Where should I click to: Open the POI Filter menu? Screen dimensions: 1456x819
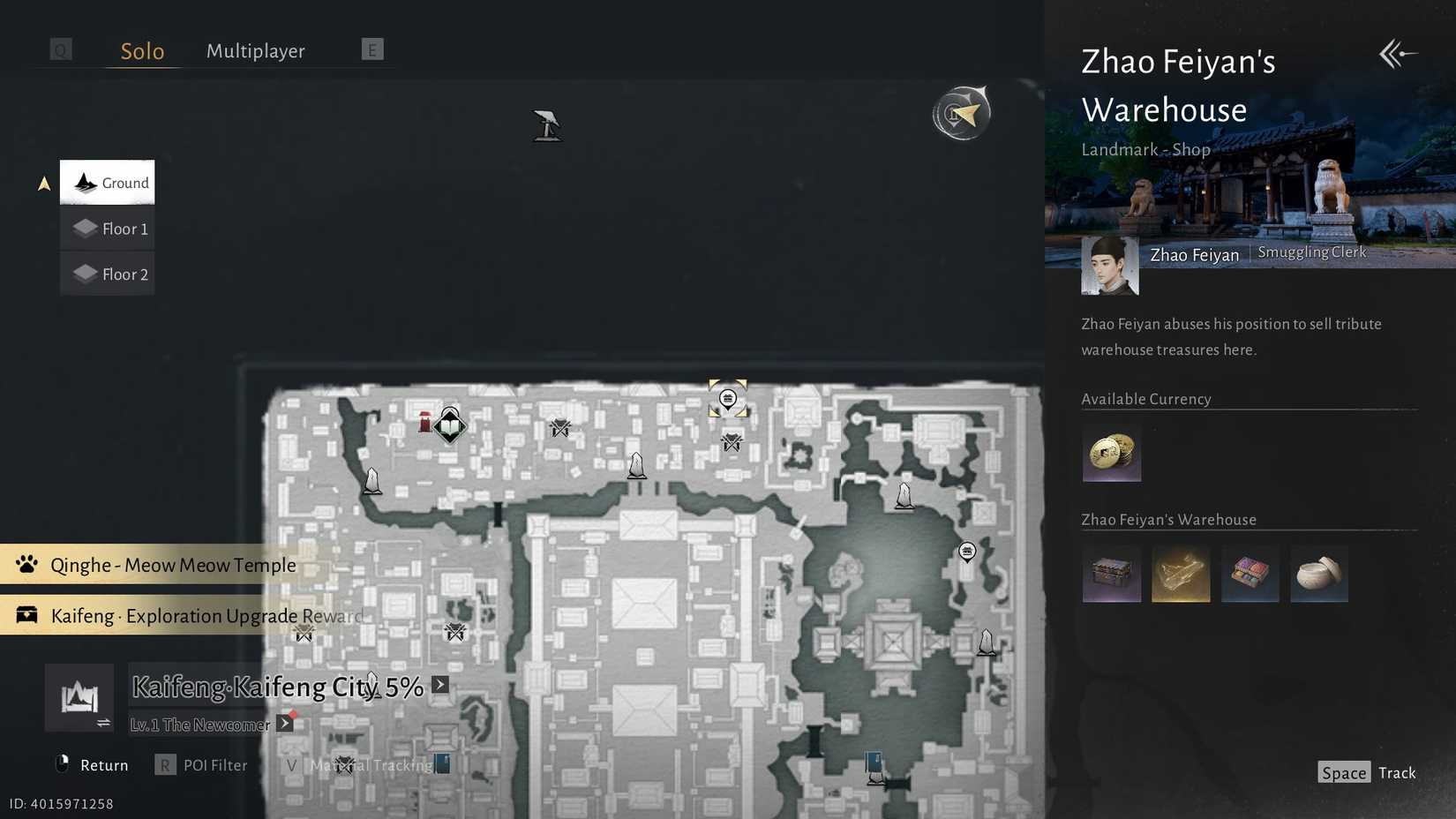214,764
